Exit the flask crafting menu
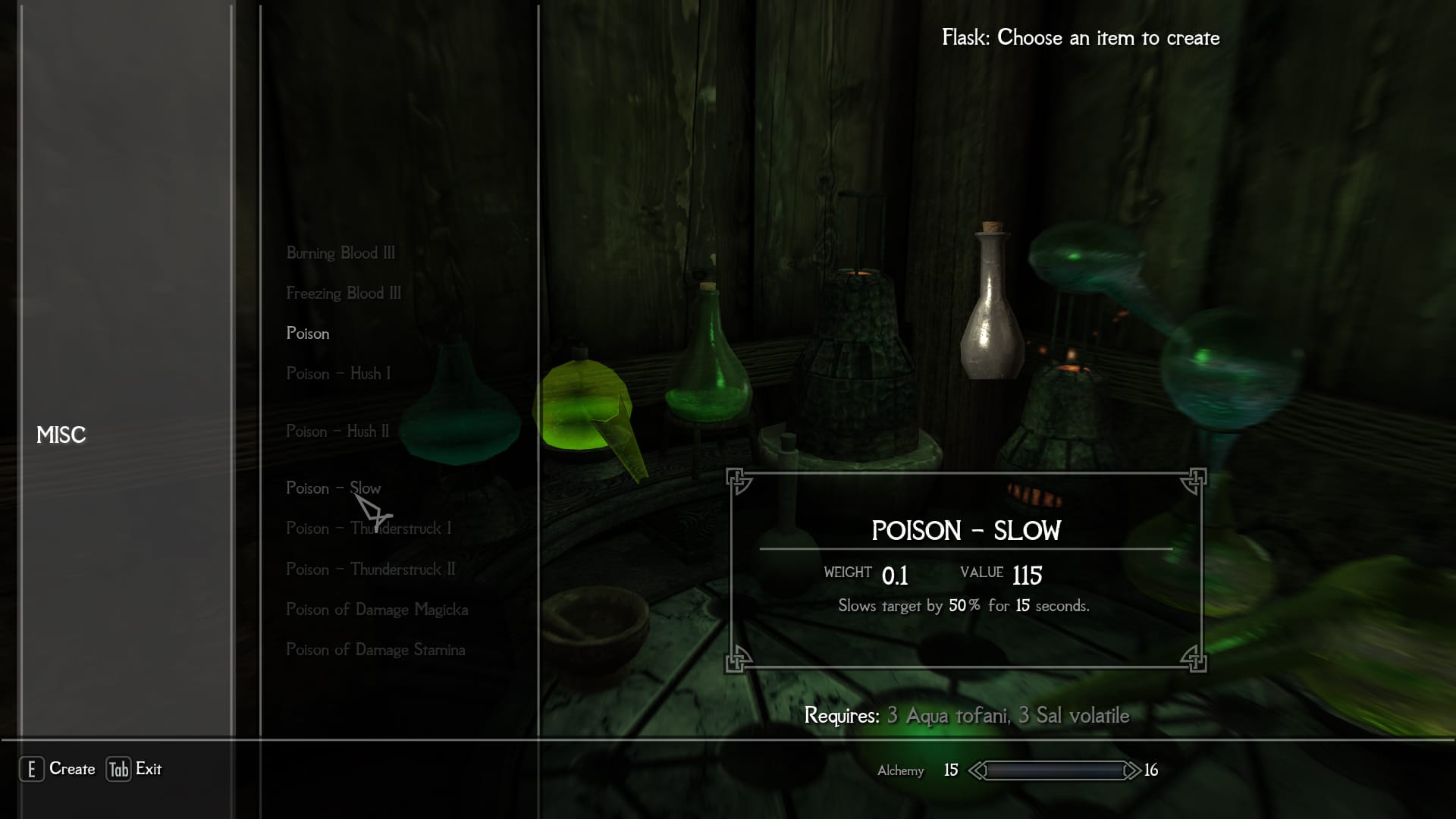This screenshot has width=1456, height=819. tap(134, 769)
